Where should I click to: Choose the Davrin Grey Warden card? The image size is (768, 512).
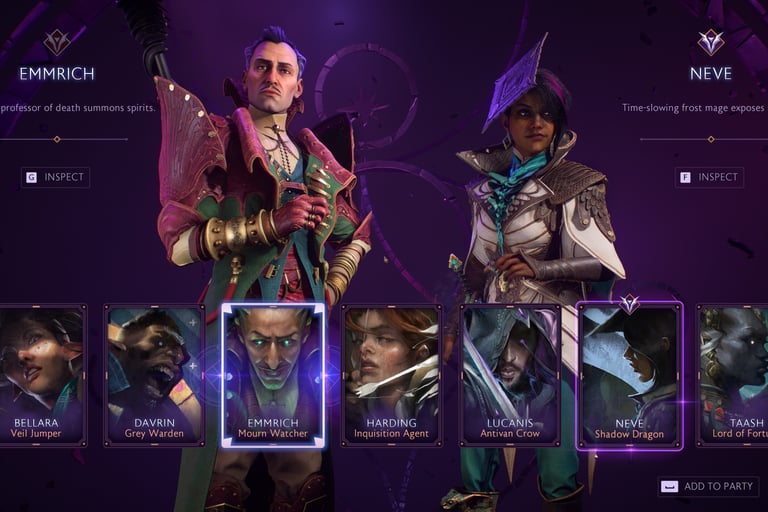pyautogui.click(x=154, y=375)
